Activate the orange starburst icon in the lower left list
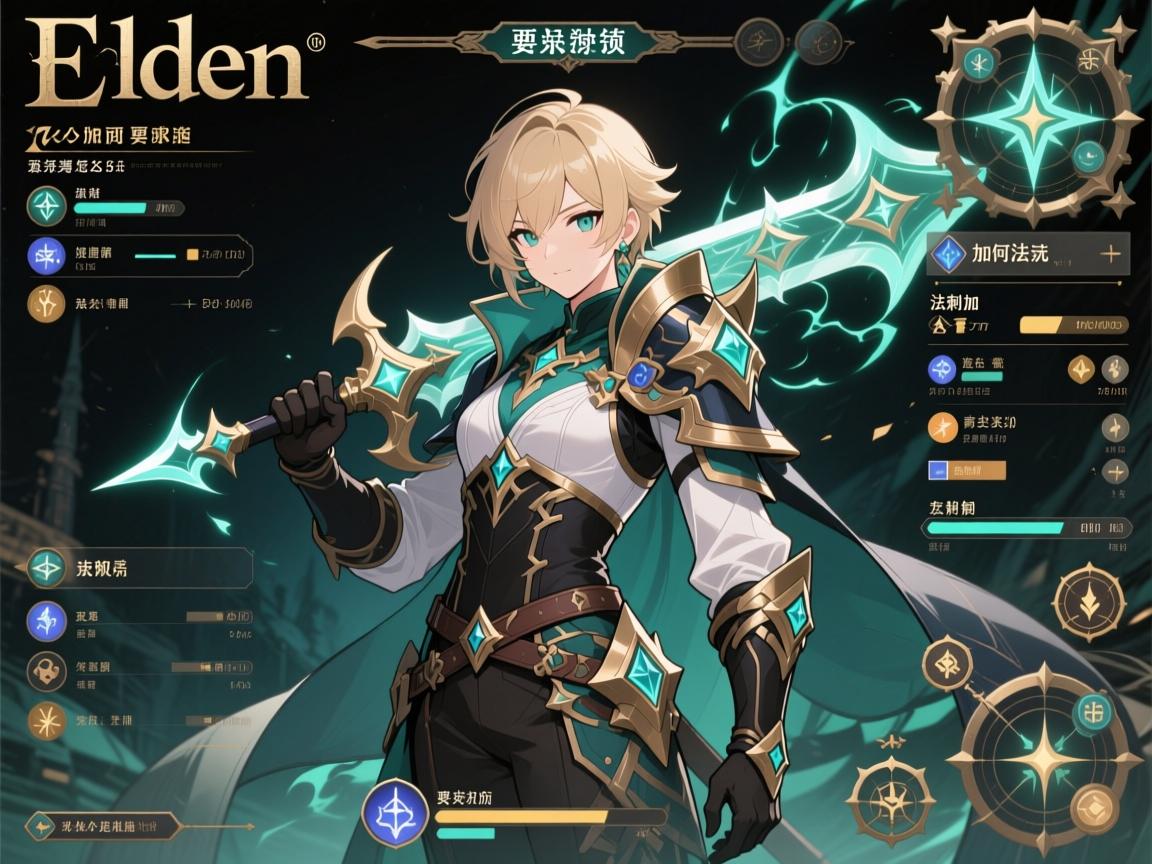Viewport: 1152px width, 864px height. (x=47, y=720)
